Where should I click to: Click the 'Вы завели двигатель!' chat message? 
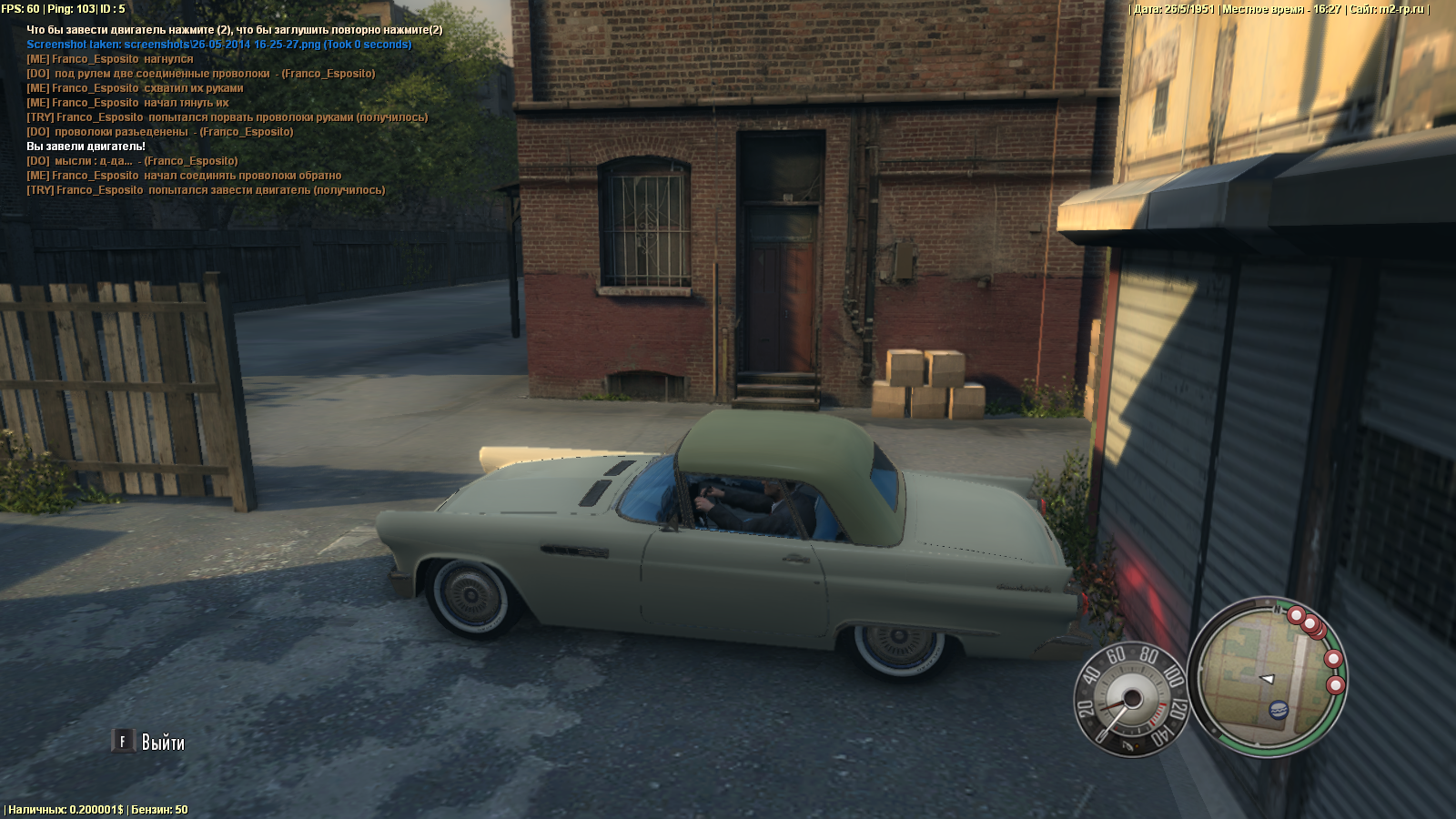[86, 147]
